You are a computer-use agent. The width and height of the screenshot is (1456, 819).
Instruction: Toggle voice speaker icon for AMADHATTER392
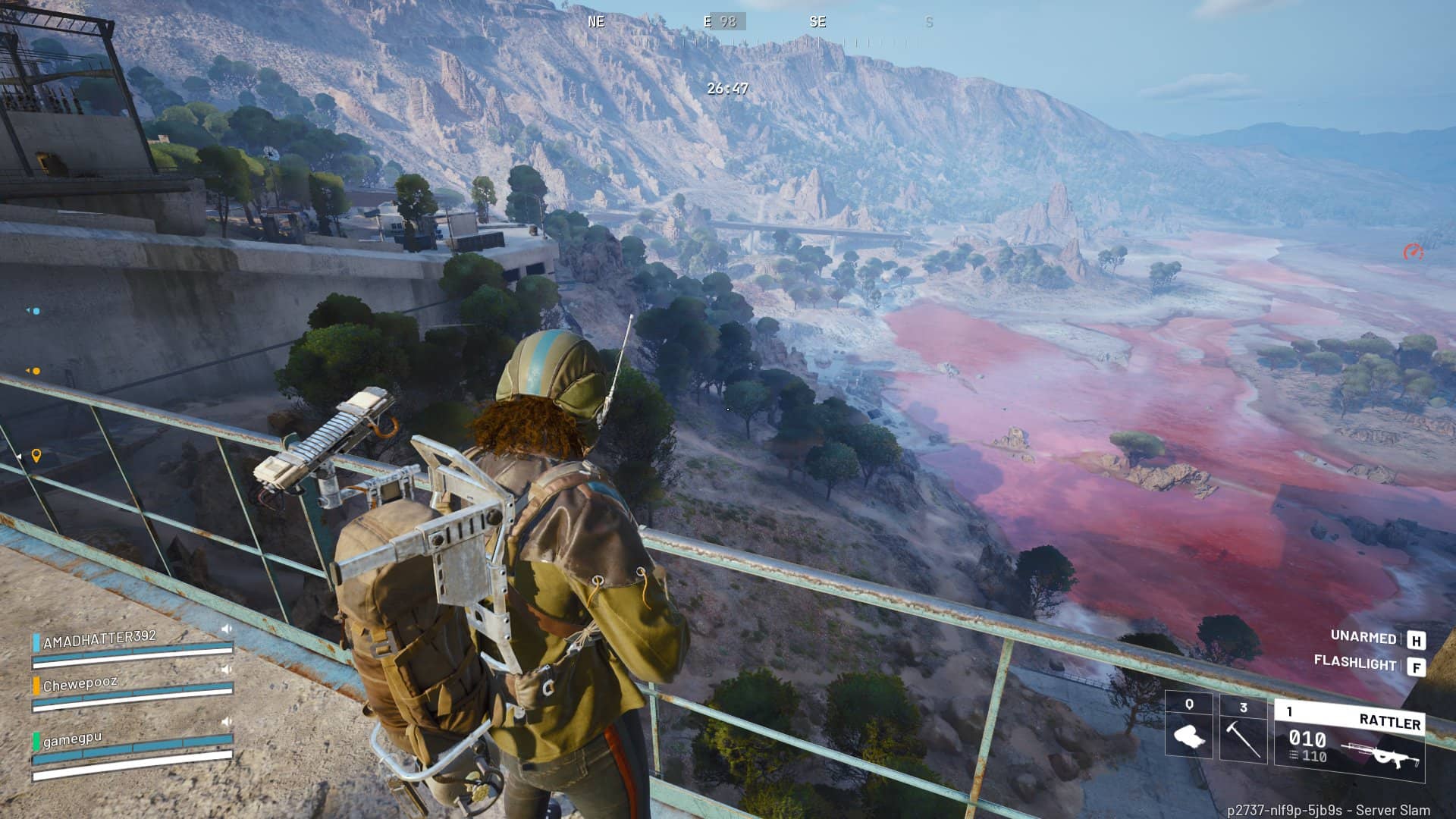pyautogui.click(x=226, y=629)
